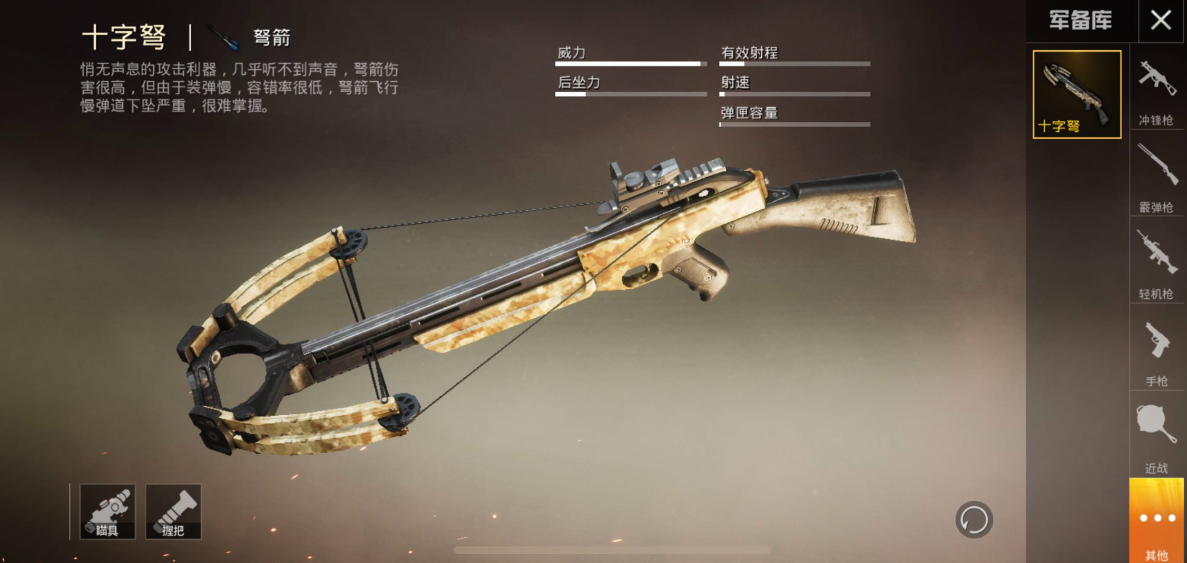Open the 霰弹枪 shotgun category
1187x563 pixels.
pyautogui.click(x=1157, y=175)
